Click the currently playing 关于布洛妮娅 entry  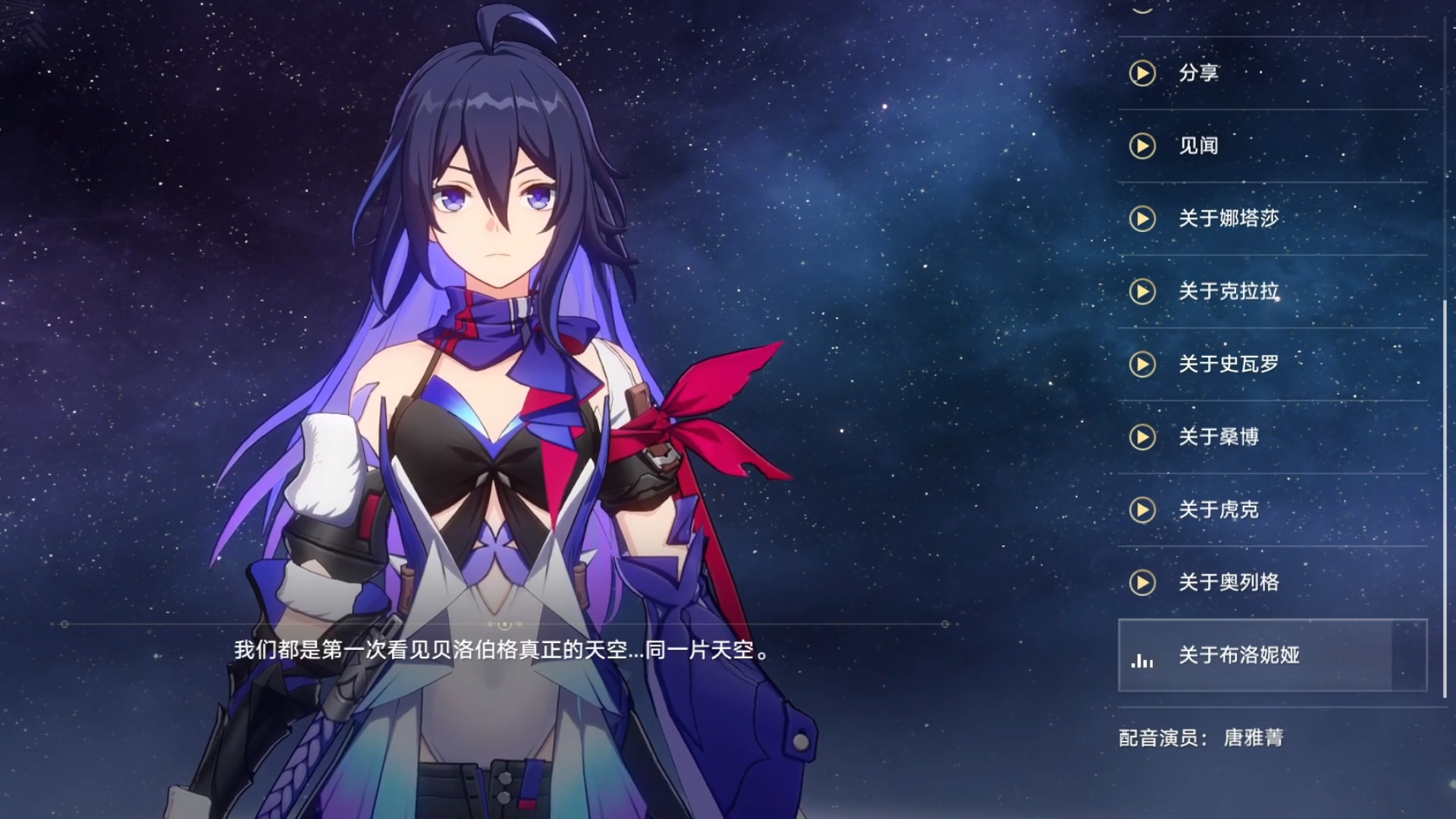(x=1272, y=655)
